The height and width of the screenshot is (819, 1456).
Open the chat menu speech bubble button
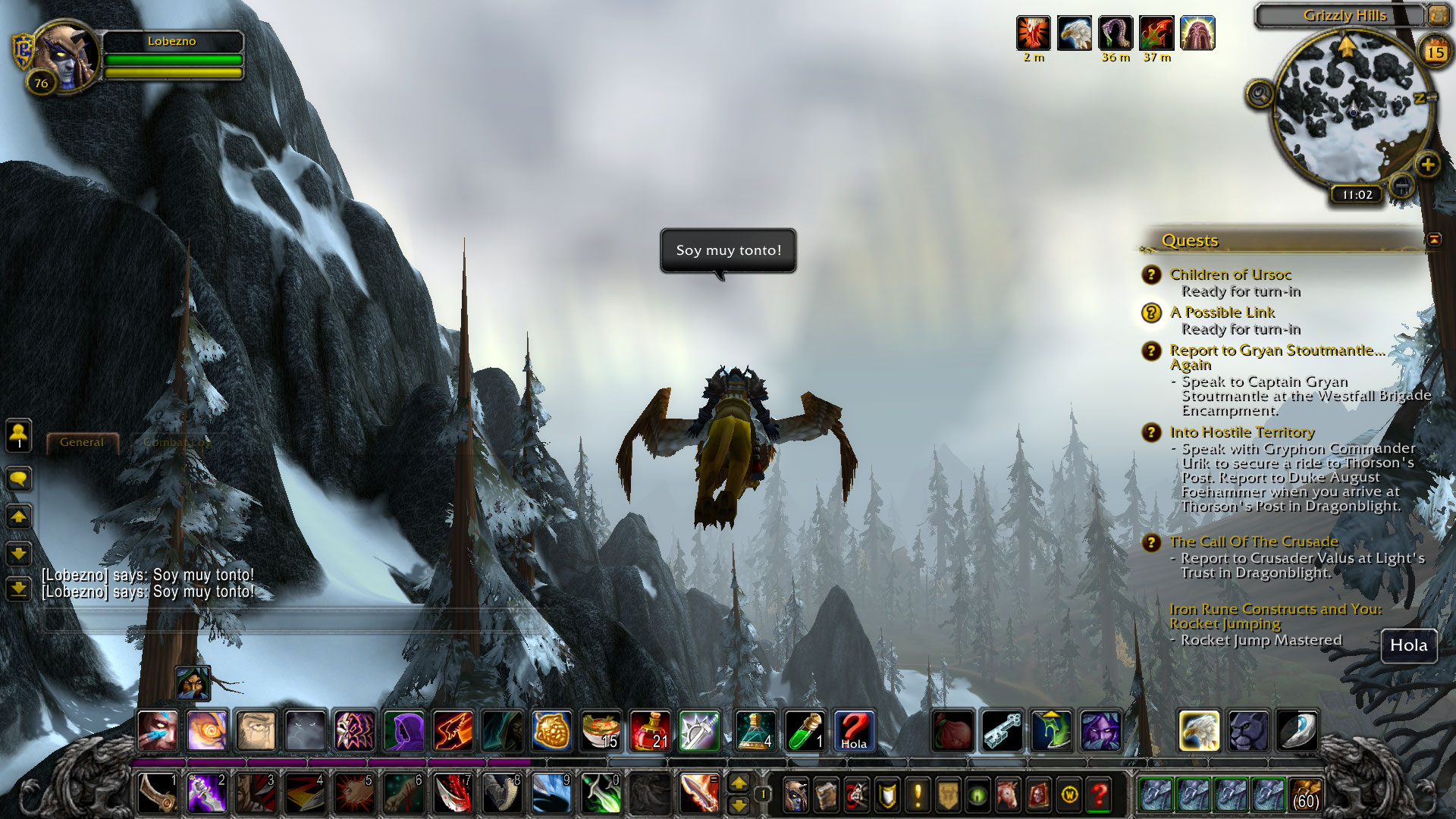tap(19, 479)
